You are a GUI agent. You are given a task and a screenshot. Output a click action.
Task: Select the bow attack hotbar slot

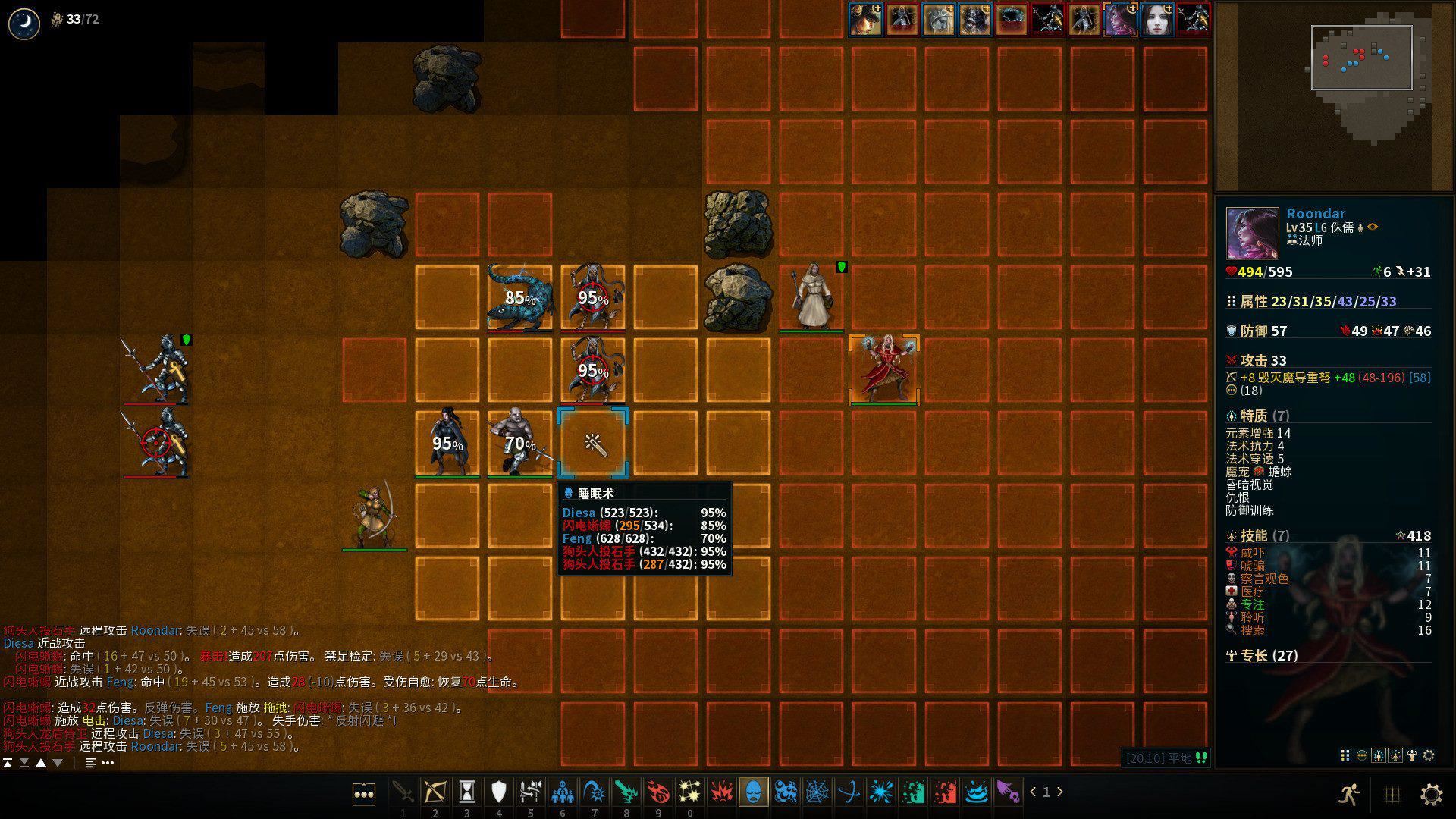coord(435,792)
